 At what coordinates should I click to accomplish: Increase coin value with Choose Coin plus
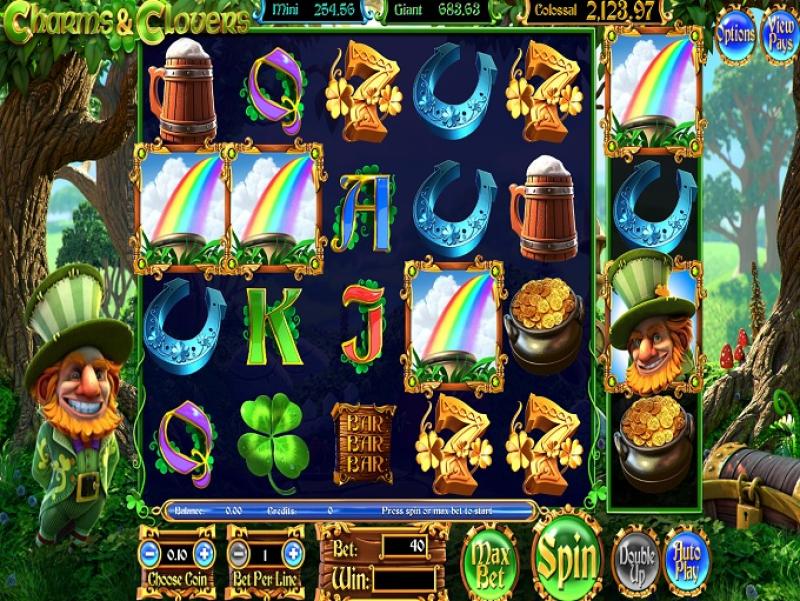coord(204,552)
